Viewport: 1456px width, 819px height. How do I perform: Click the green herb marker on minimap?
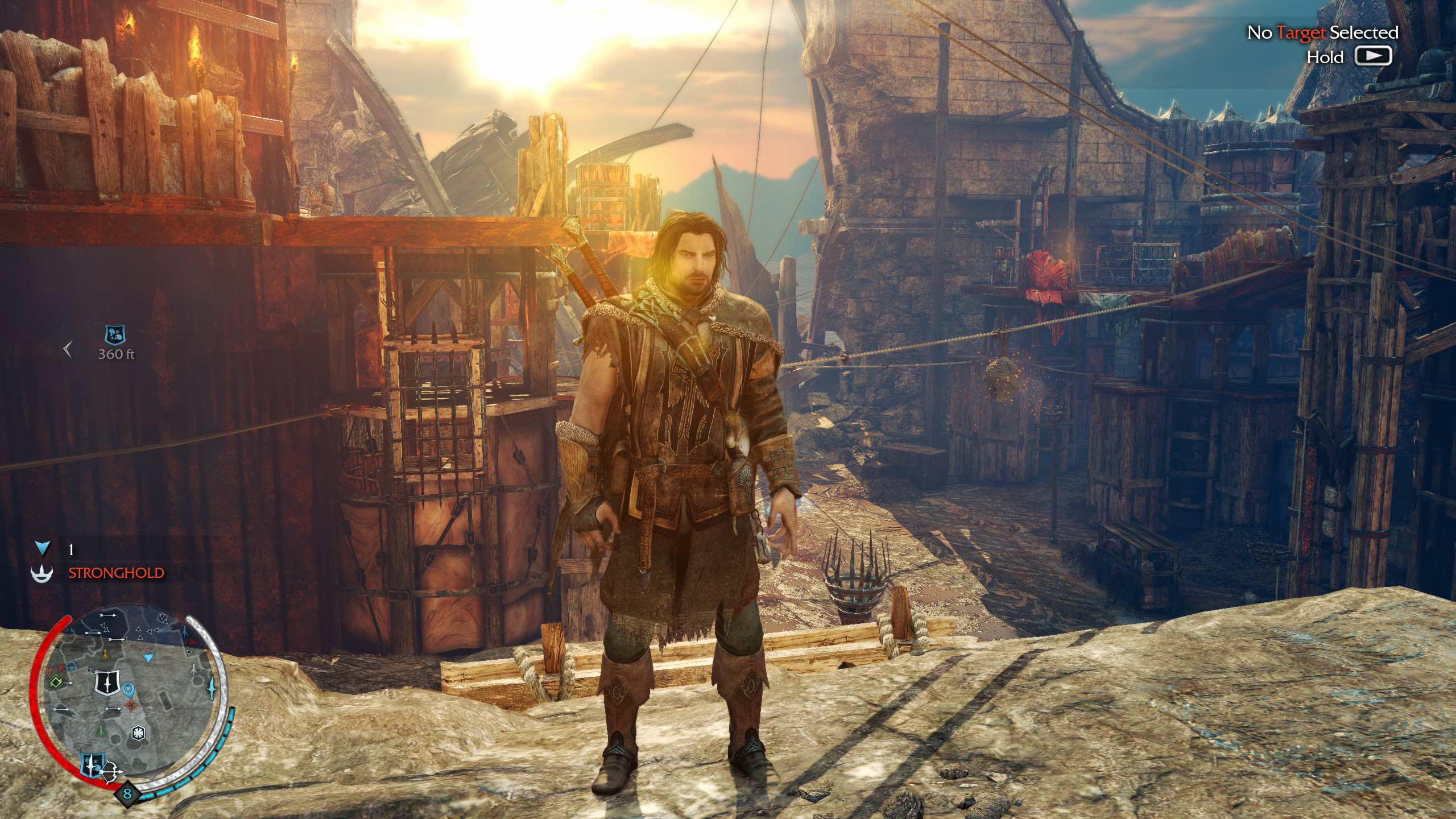(101, 730)
